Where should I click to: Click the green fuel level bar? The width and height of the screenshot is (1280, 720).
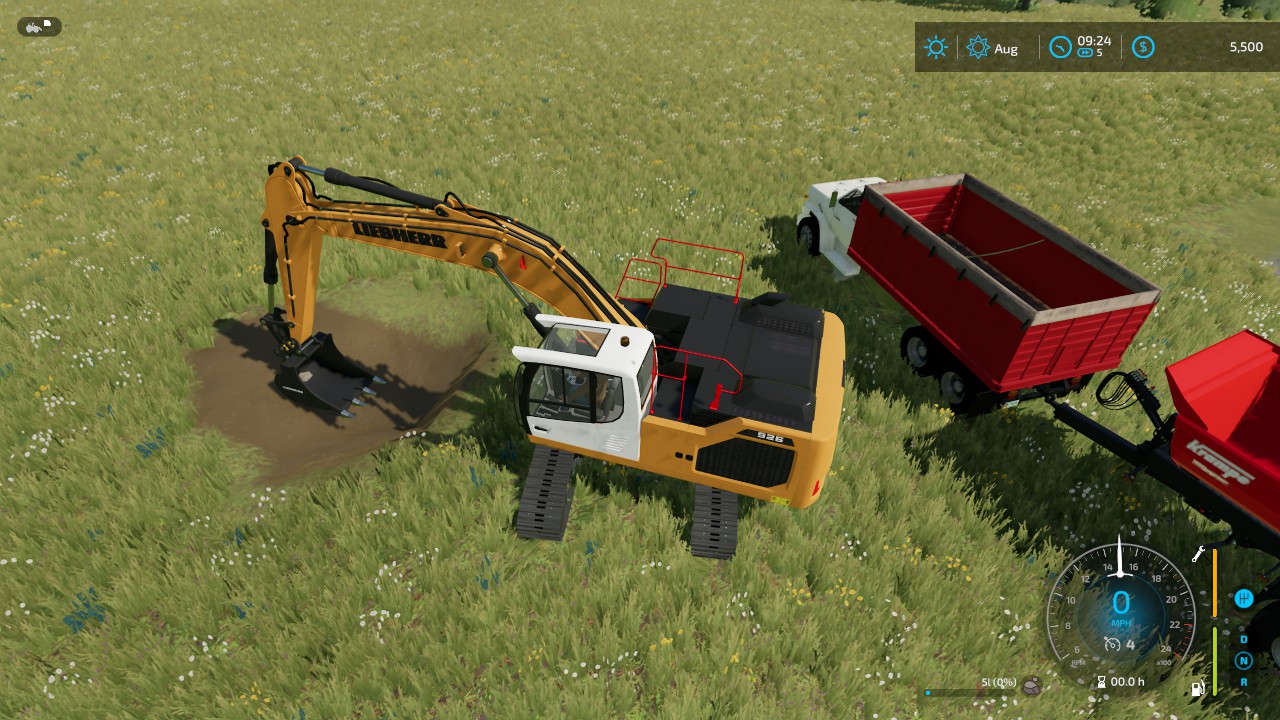point(1214,660)
